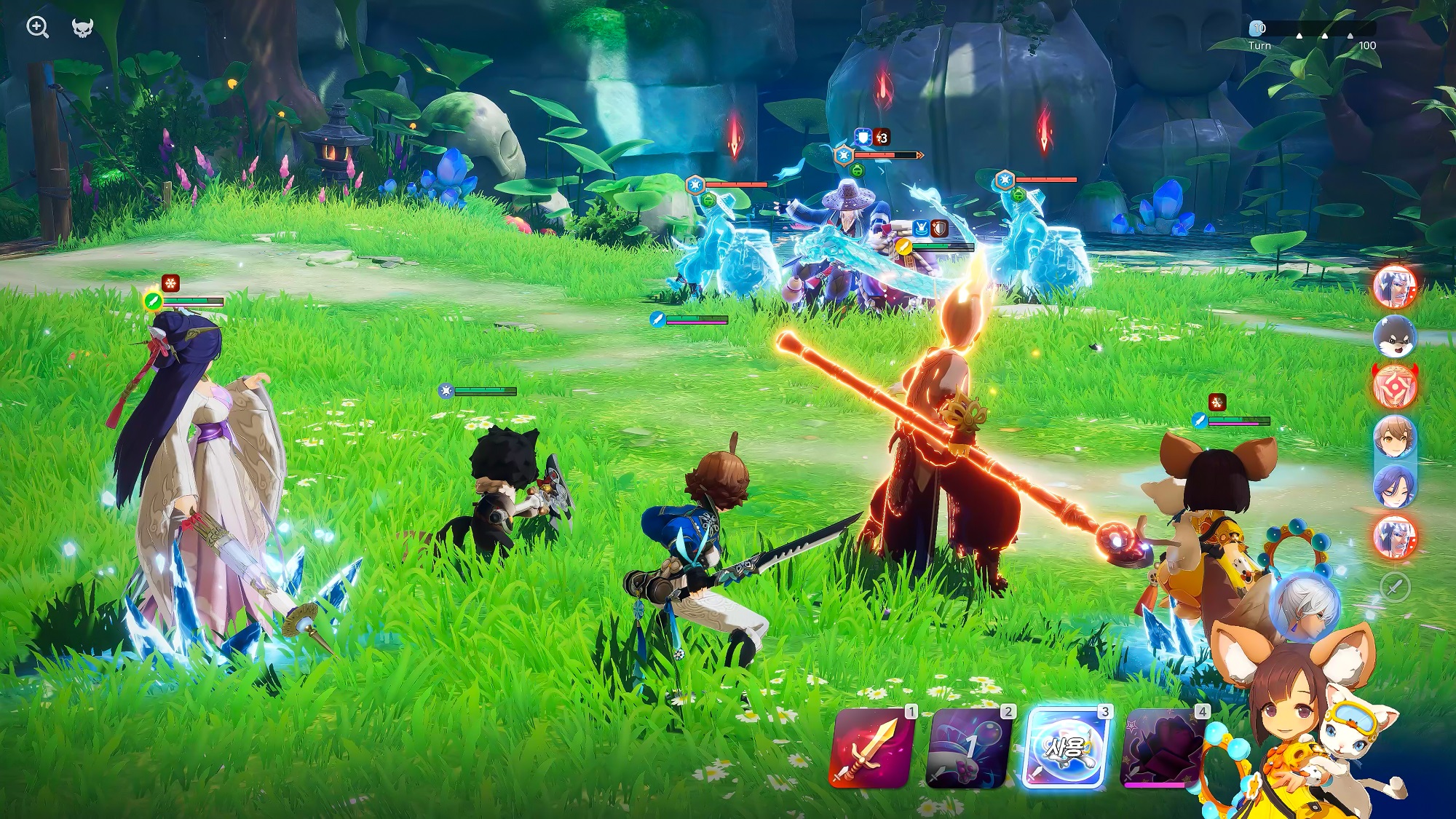
Task: Click the double-arrow indicator on the boss health bar
Action: [919, 155]
